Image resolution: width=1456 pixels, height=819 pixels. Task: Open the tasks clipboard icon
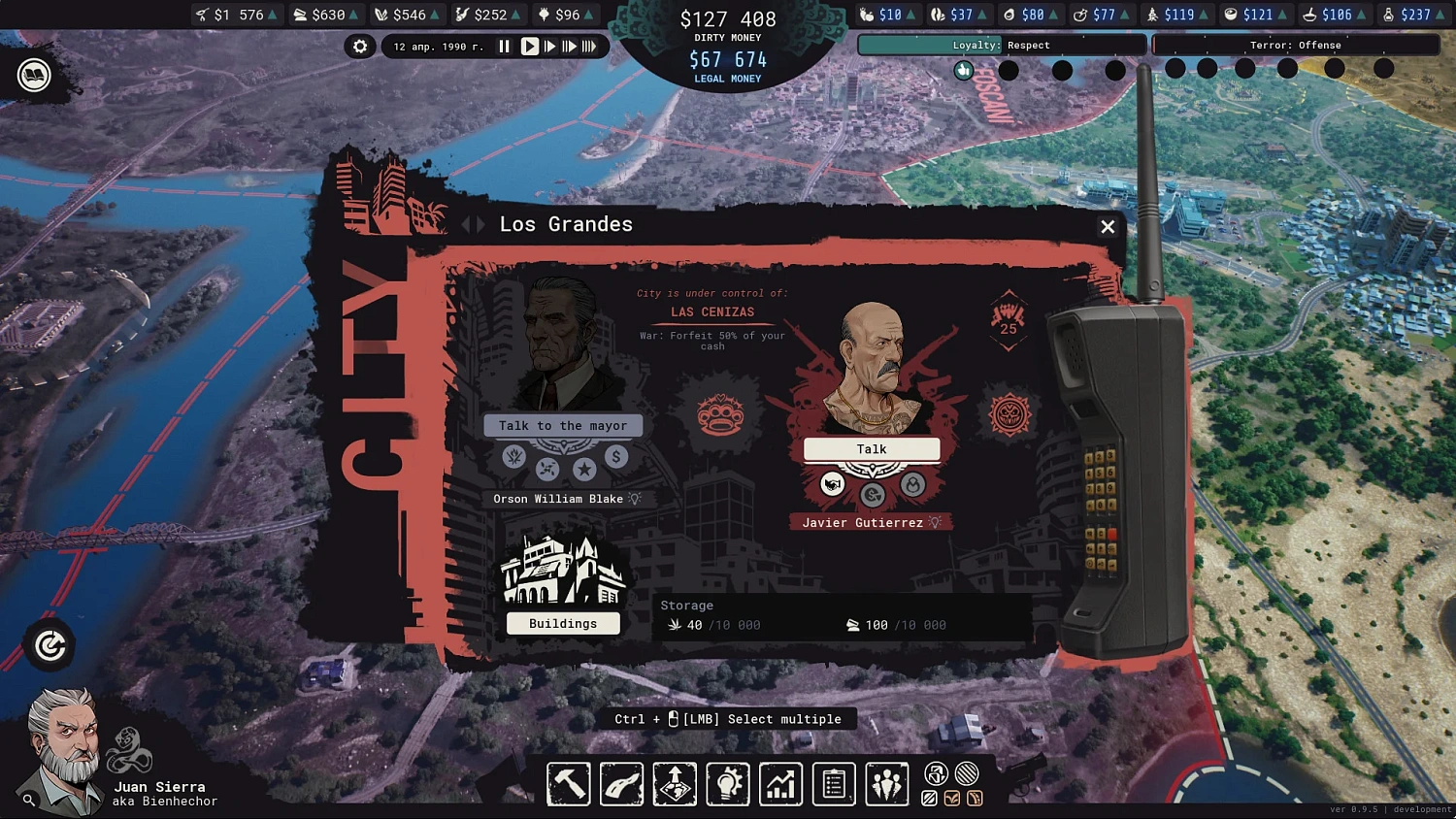point(834,784)
